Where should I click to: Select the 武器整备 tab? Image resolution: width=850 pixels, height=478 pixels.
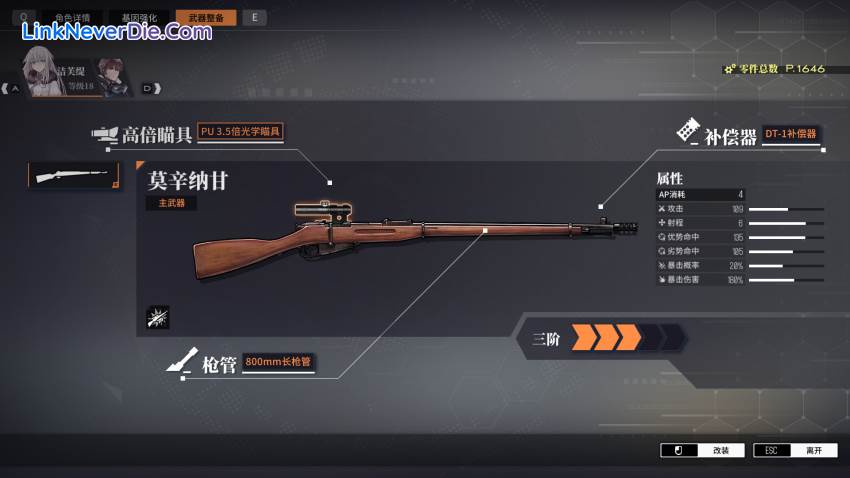click(206, 17)
